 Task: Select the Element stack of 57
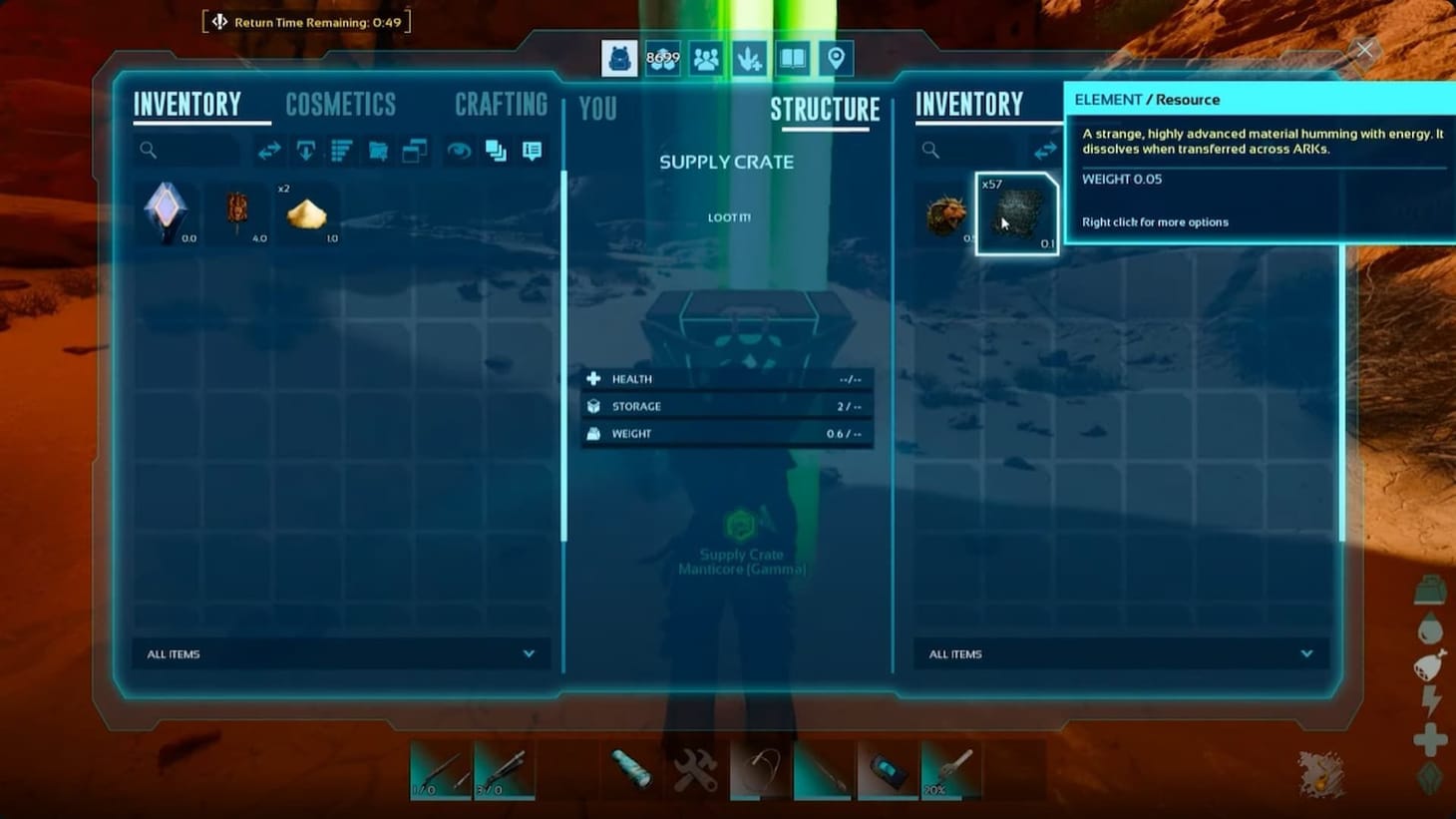1016,212
